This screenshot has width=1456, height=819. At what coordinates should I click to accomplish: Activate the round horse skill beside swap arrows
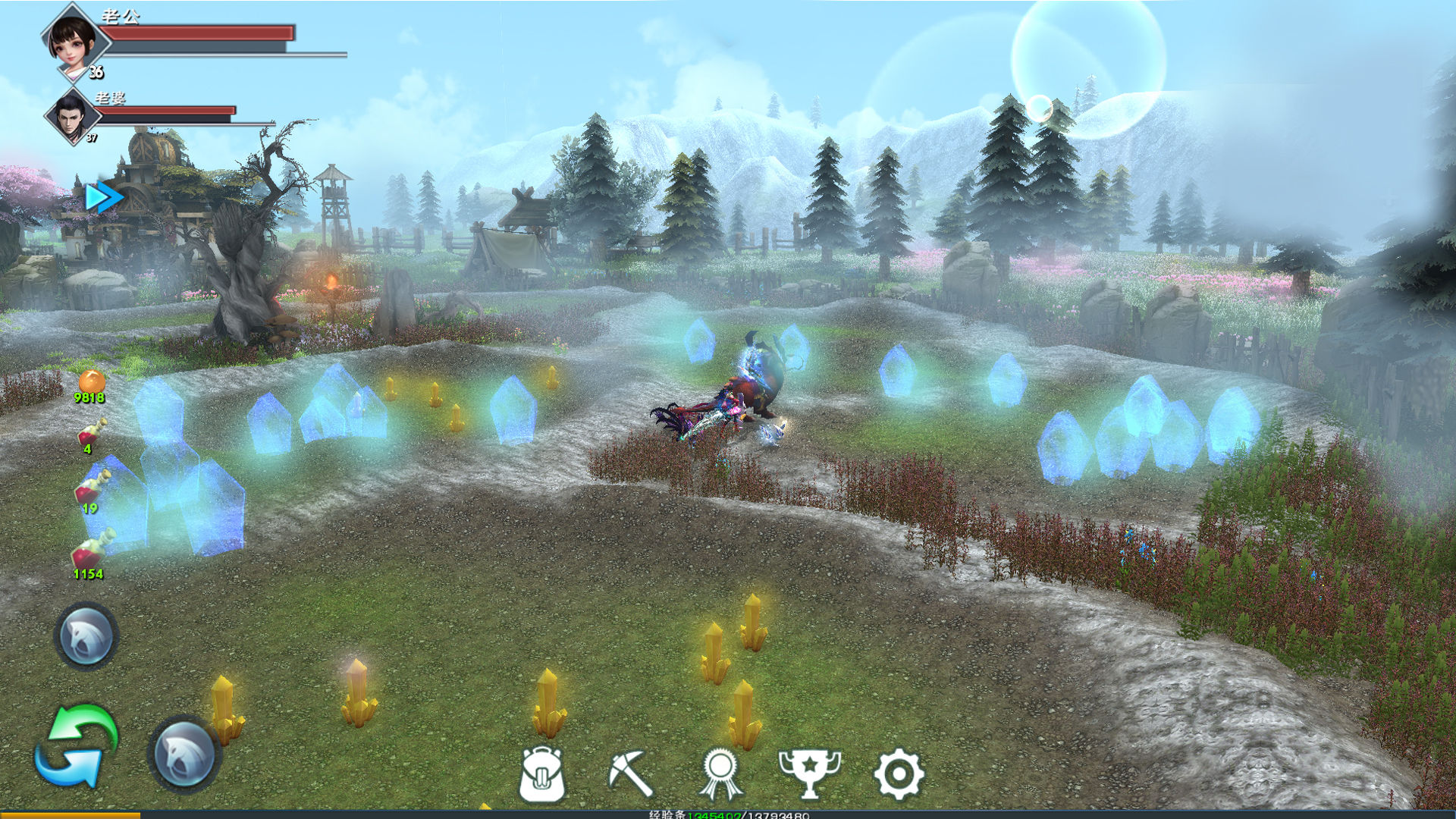pos(184,754)
